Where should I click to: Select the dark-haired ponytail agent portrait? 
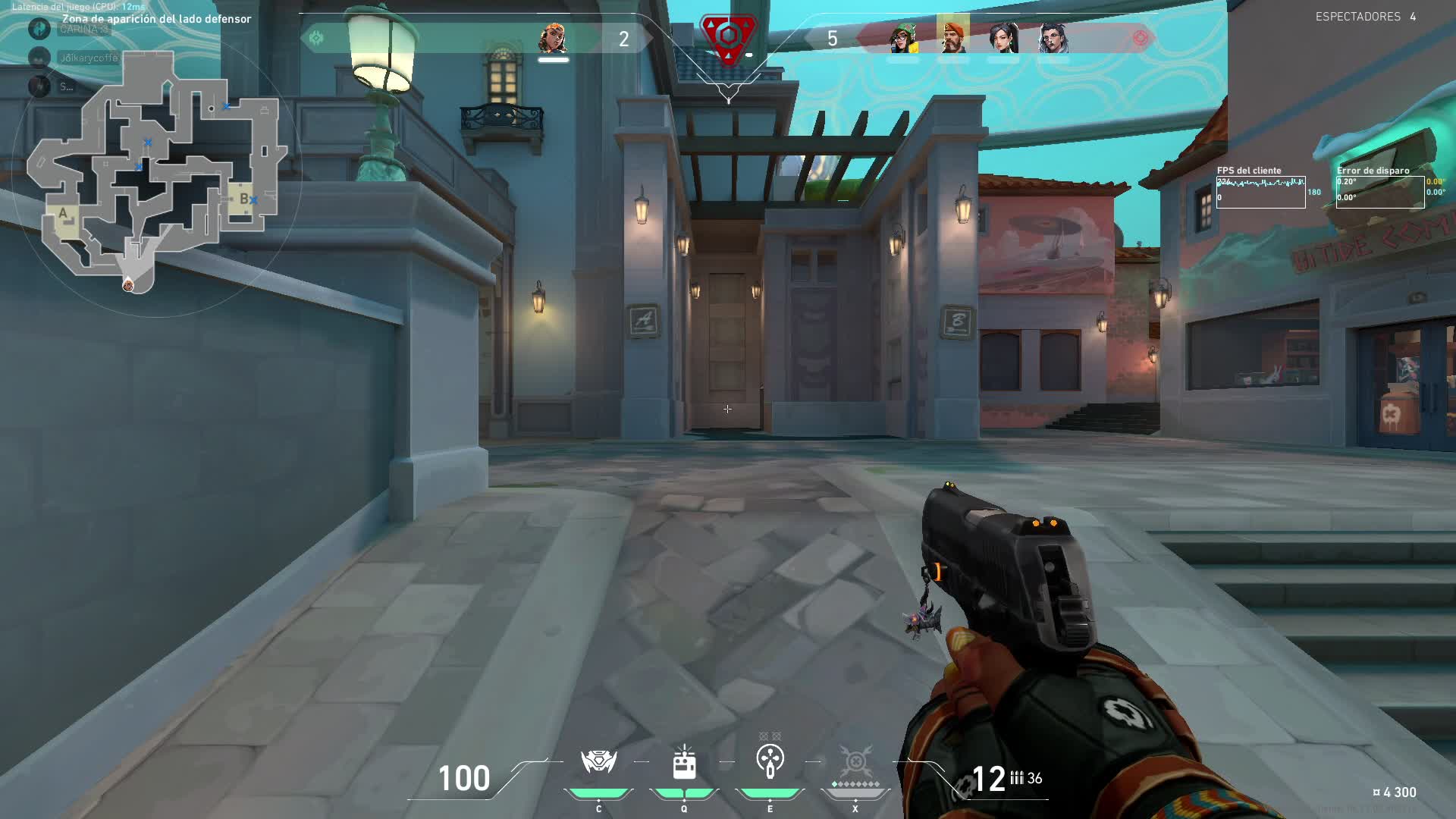click(1003, 38)
